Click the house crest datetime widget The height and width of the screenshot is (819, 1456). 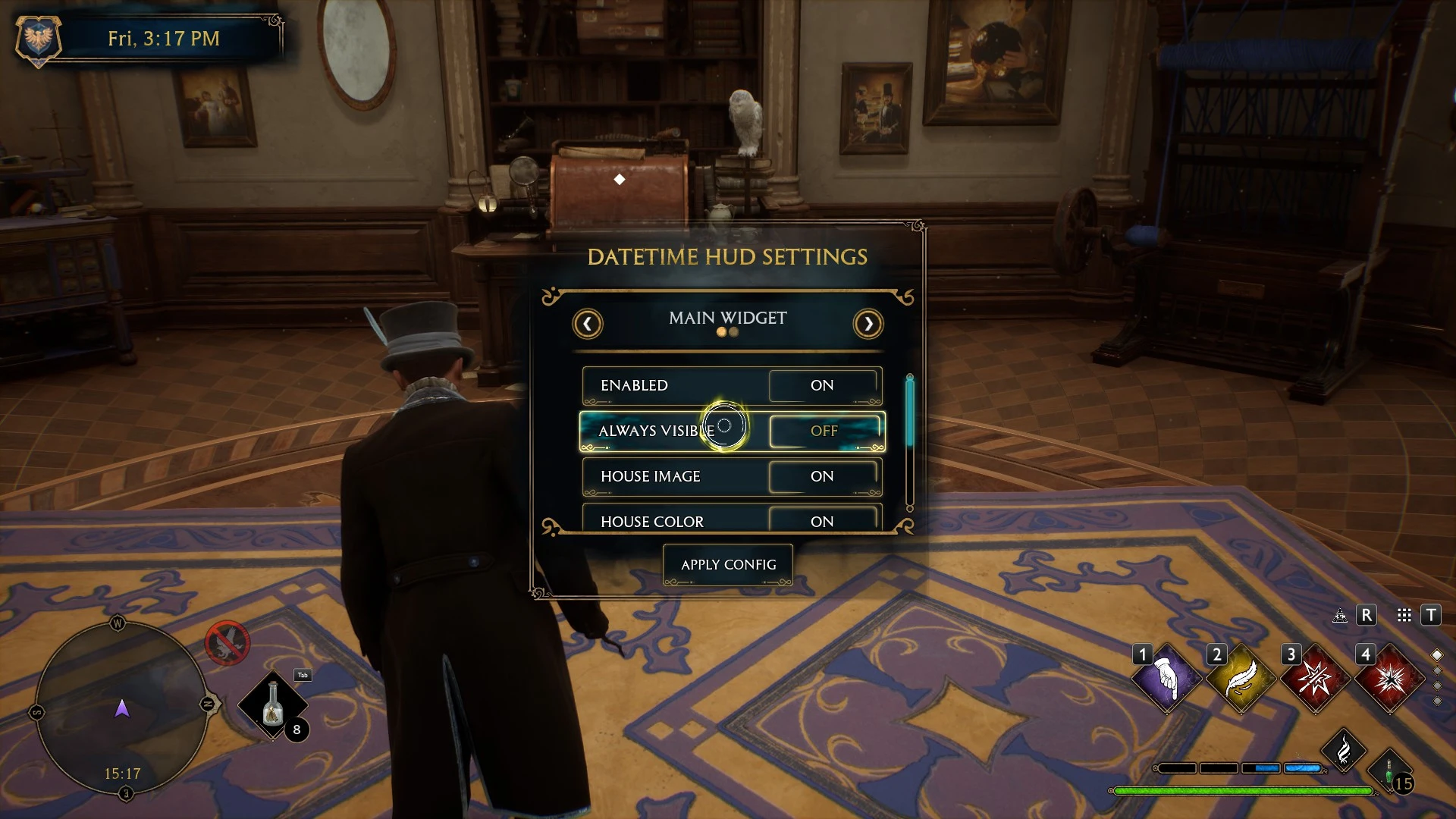[38, 38]
